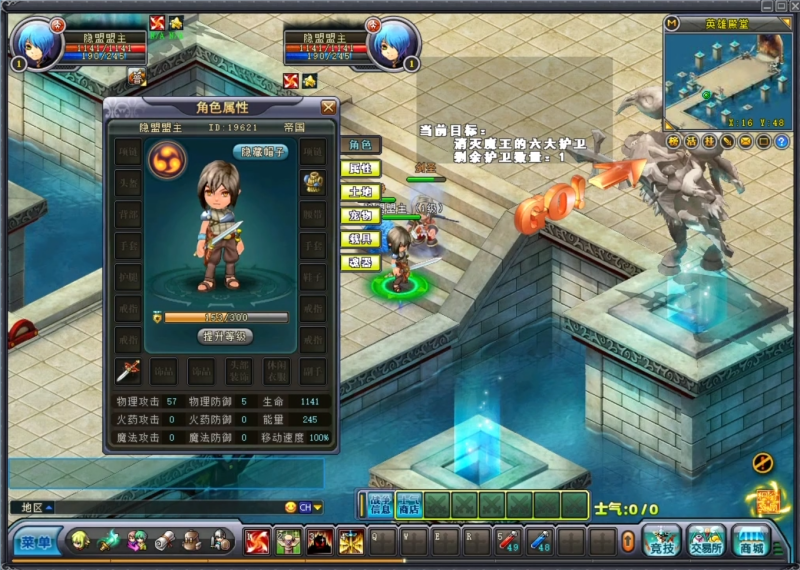800x570 pixels.
Task: Open the 菜单 main menu button
Action: click(x=36, y=542)
